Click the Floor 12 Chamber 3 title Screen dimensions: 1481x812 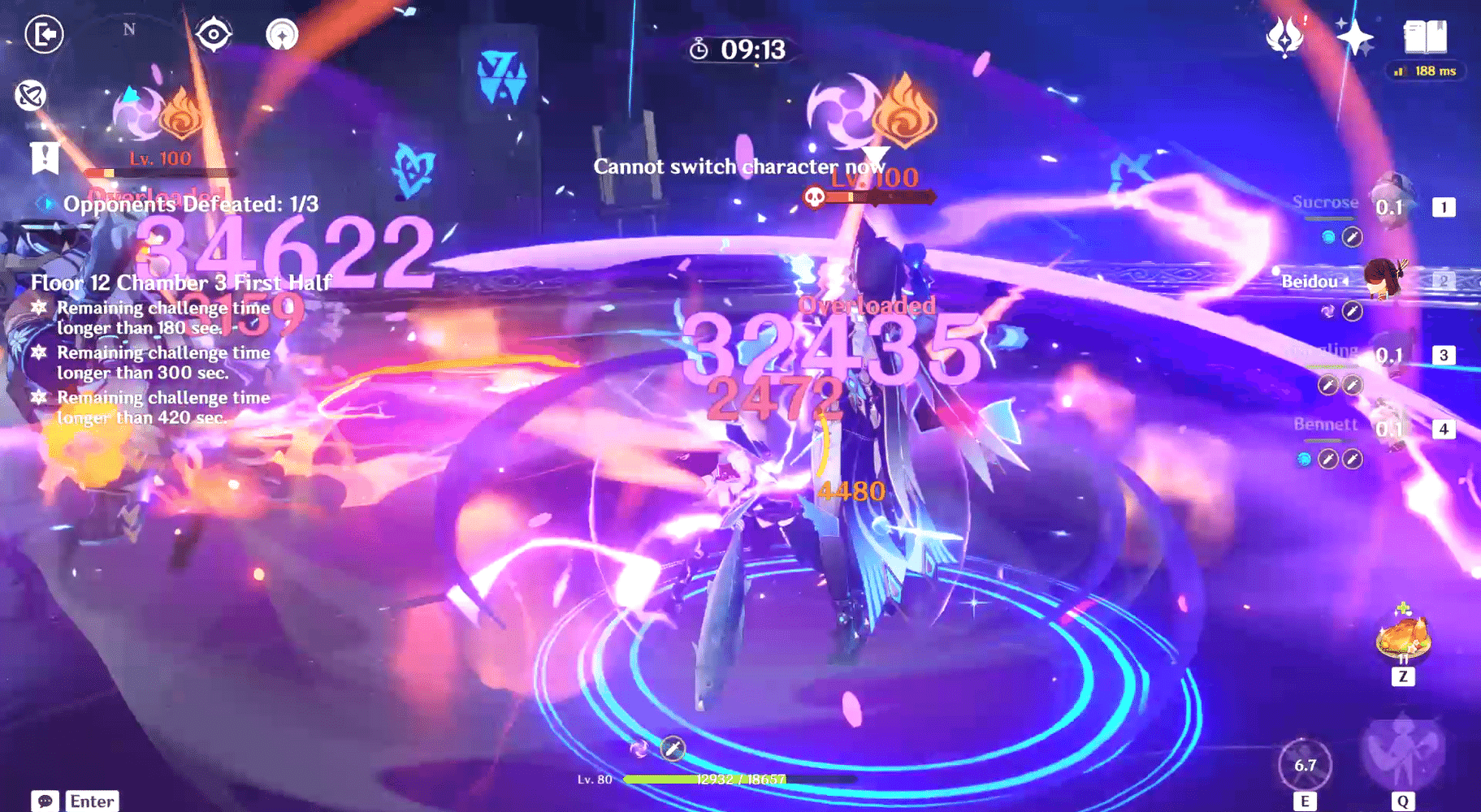point(180,283)
